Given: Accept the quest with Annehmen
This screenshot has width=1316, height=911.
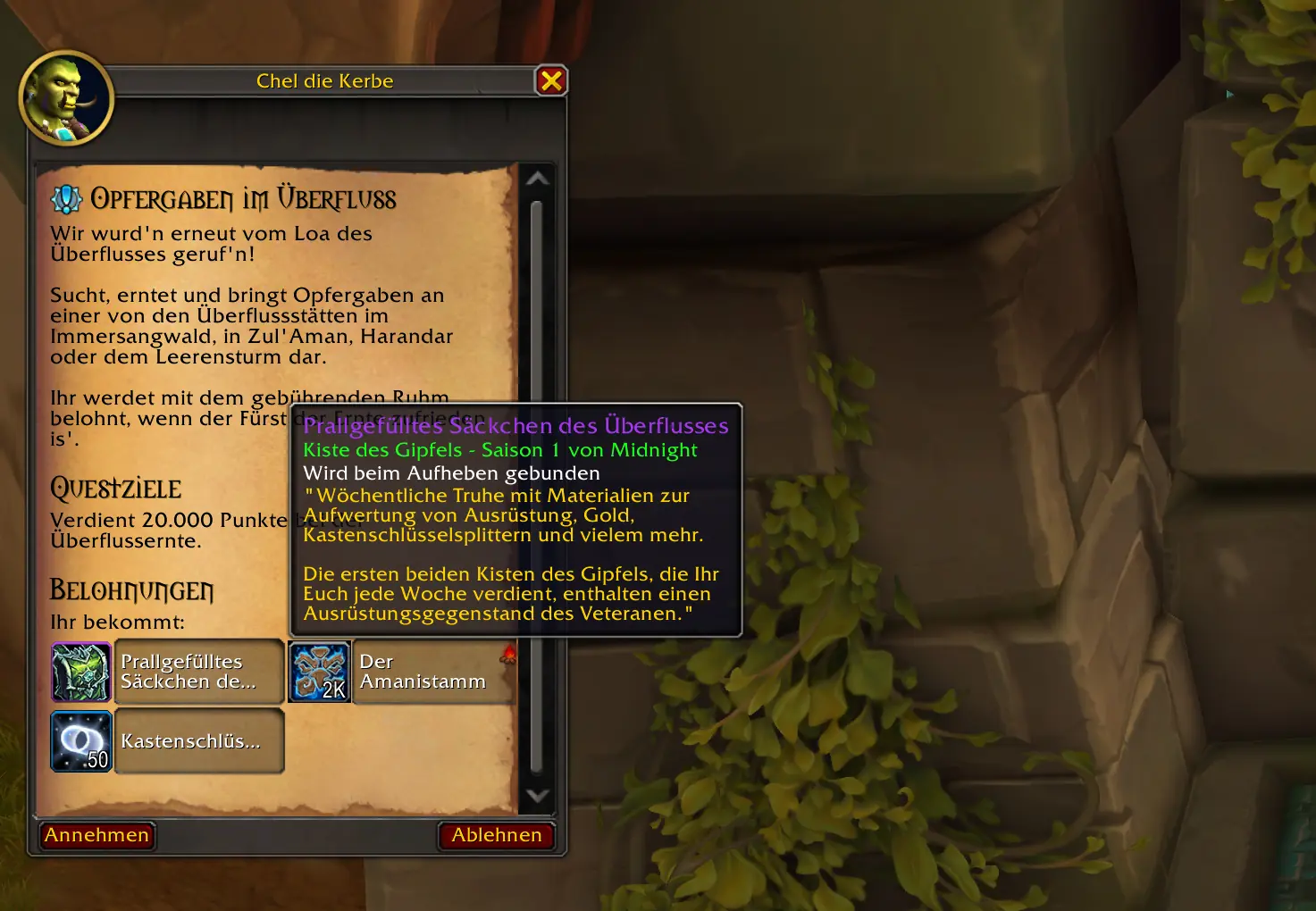Looking at the screenshot, I should (97, 835).
